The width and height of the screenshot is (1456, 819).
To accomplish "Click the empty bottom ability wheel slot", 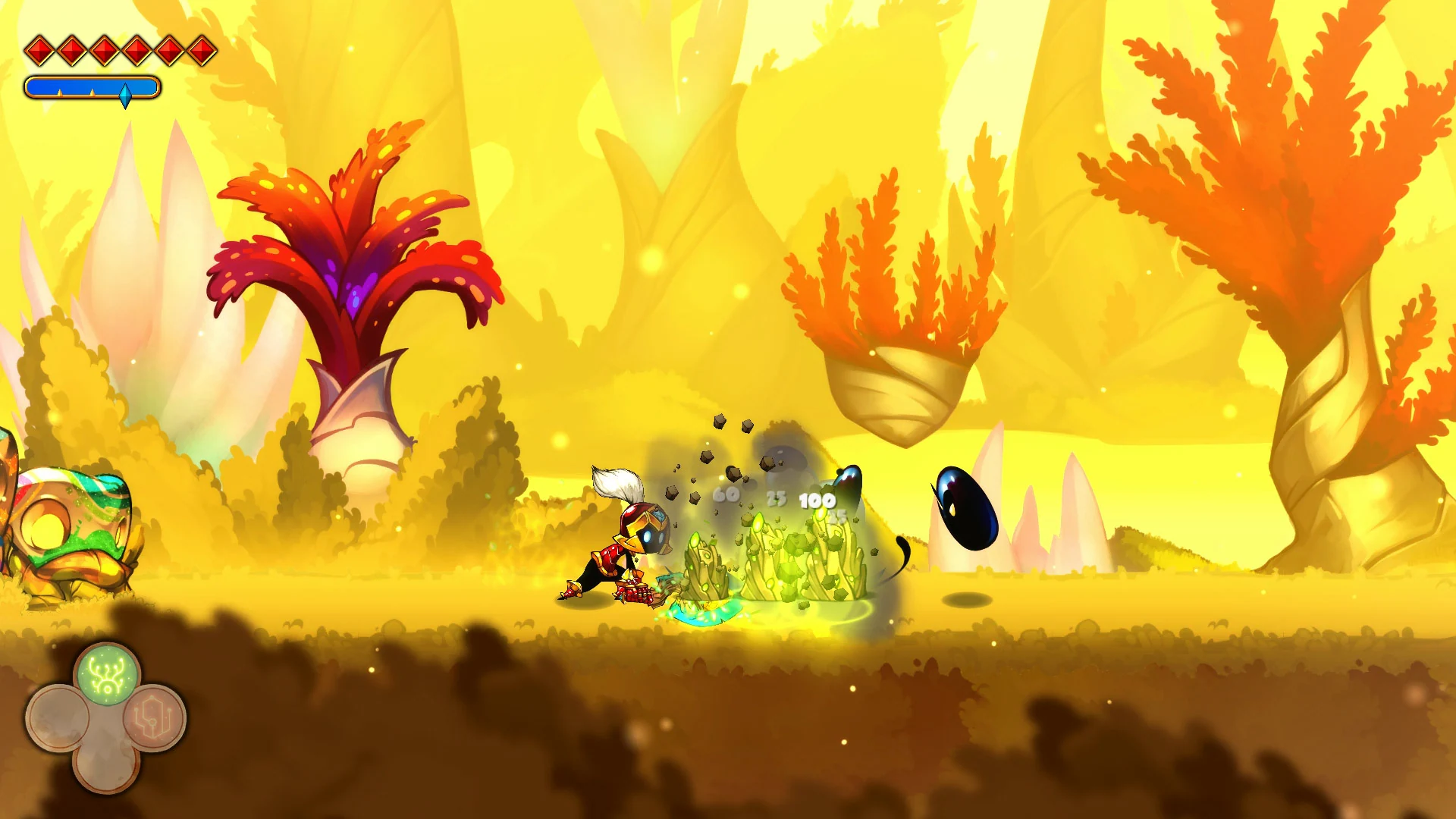I will 107,771.
